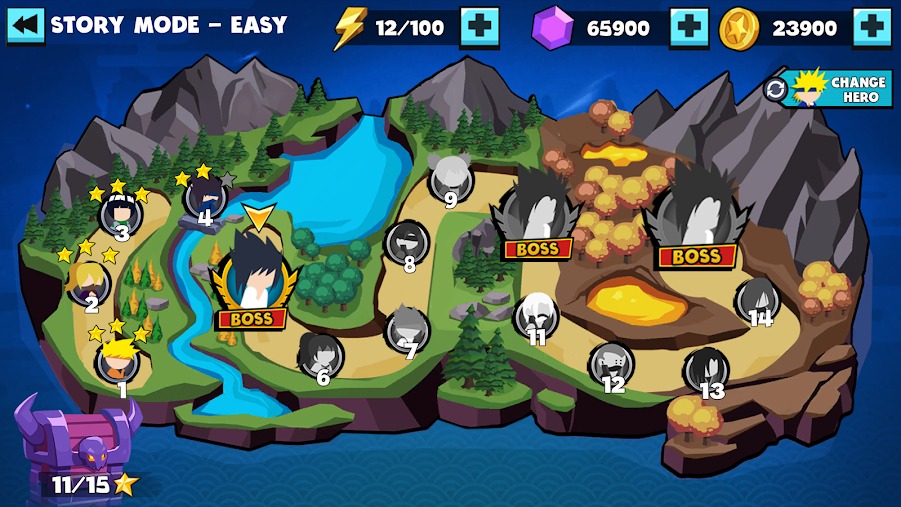The width and height of the screenshot is (901, 507).
Task: Select locked stage 7
Action: [408, 330]
